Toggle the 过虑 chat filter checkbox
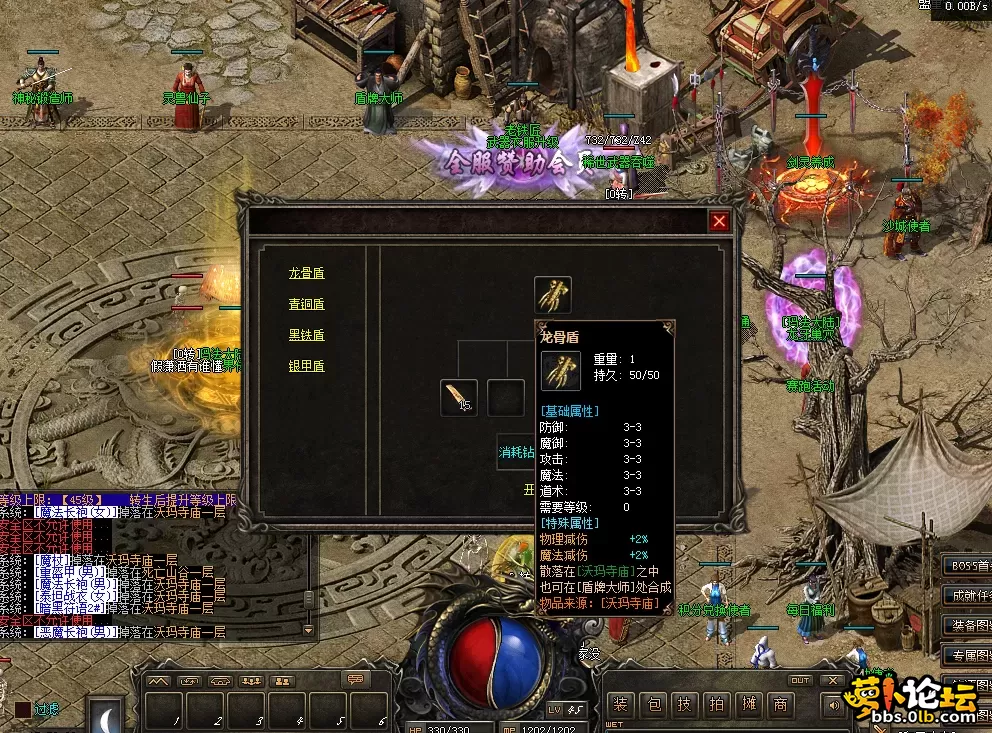 (22, 709)
